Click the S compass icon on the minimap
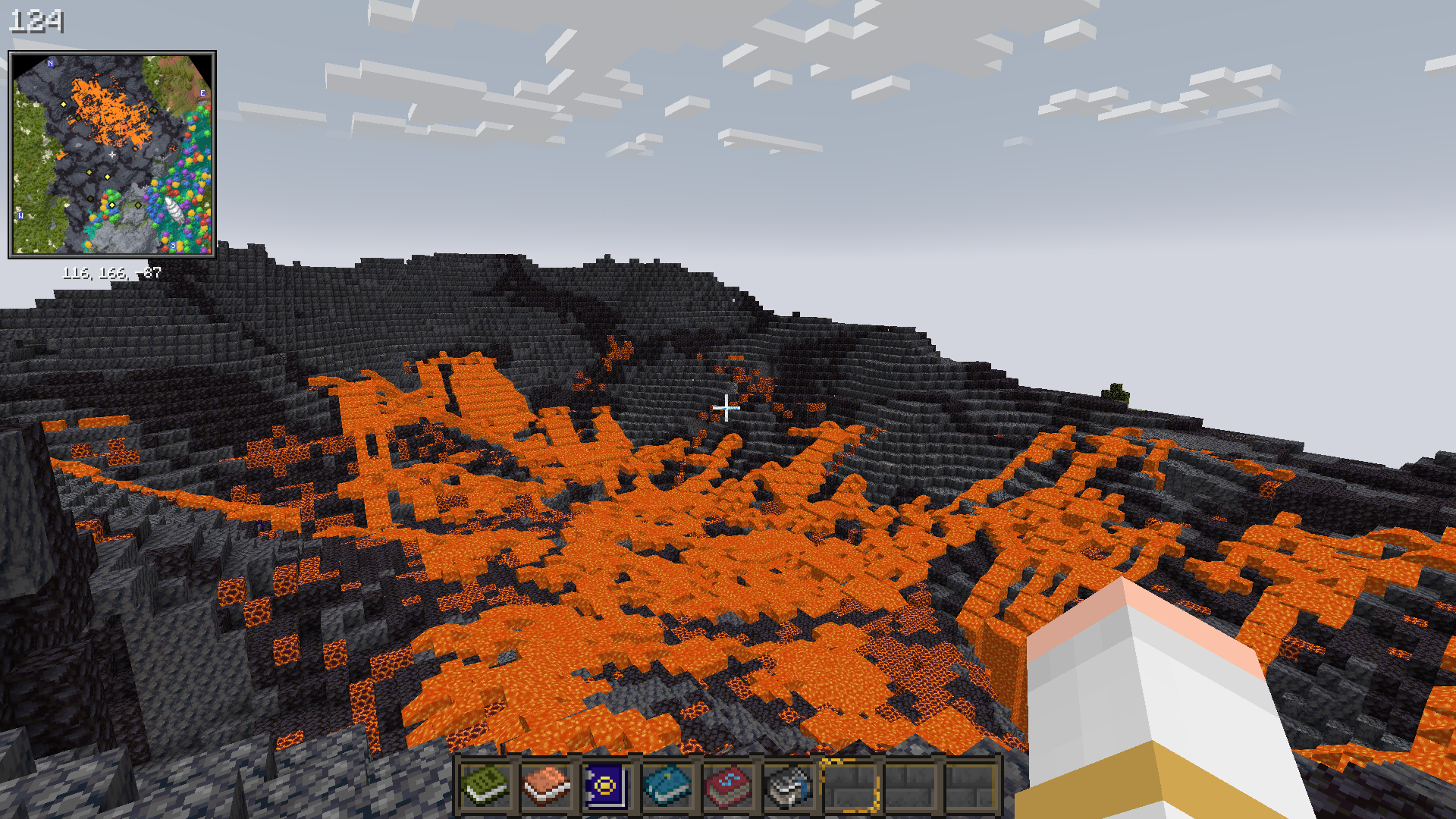Viewport: 1456px width, 819px height. [173, 246]
